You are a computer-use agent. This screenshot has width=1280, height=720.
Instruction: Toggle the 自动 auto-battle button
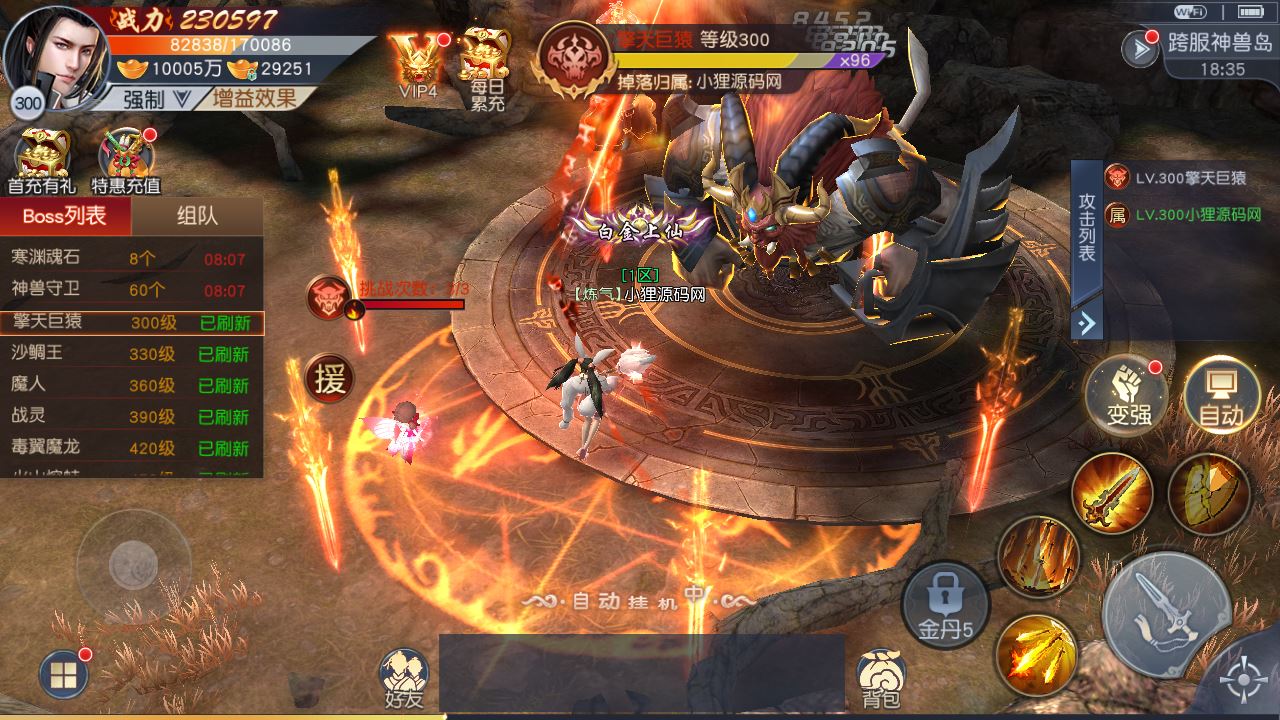click(1221, 398)
